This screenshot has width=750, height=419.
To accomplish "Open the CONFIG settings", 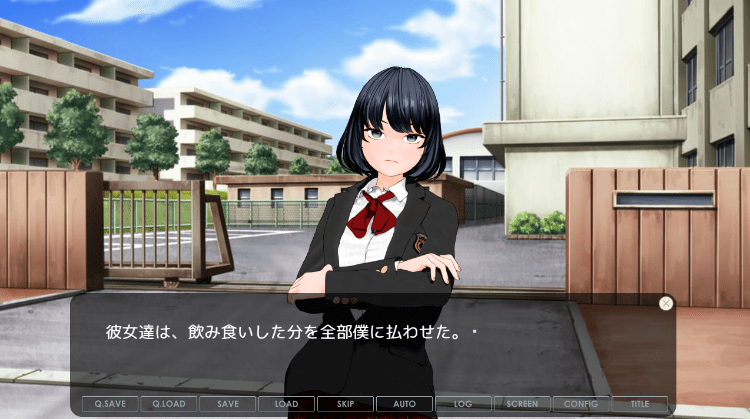I will (x=581, y=404).
